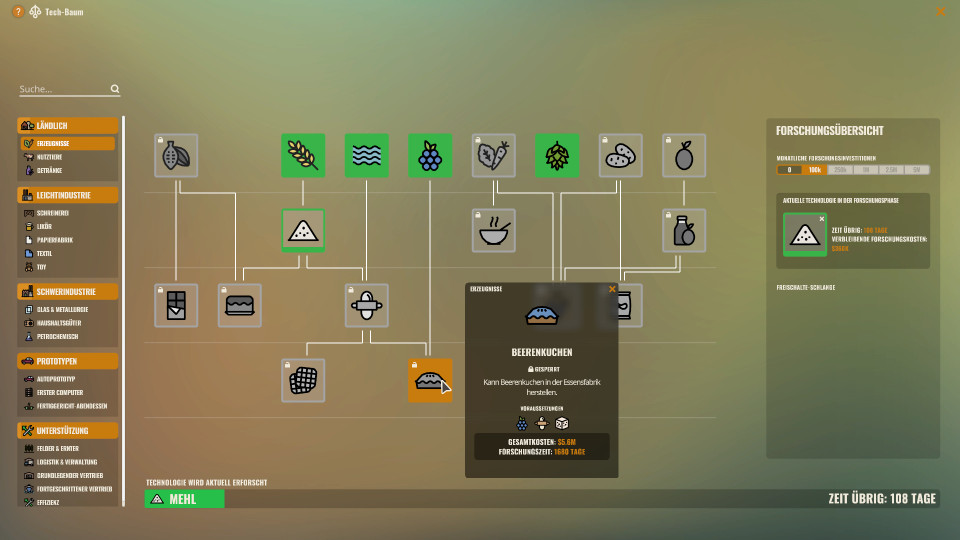Set monthly research investment to 0
960x540 pixels.
[789, 170]
